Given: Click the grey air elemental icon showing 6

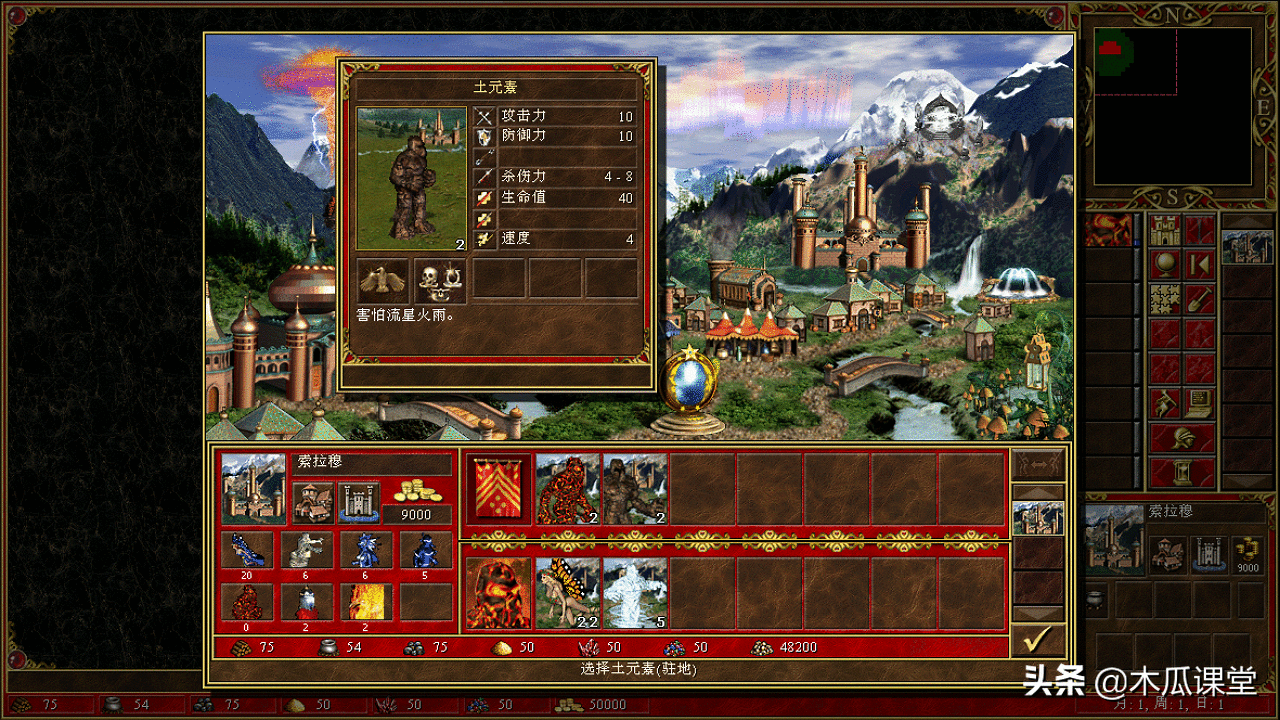Looking at the screenshot, I should [306, 550].
